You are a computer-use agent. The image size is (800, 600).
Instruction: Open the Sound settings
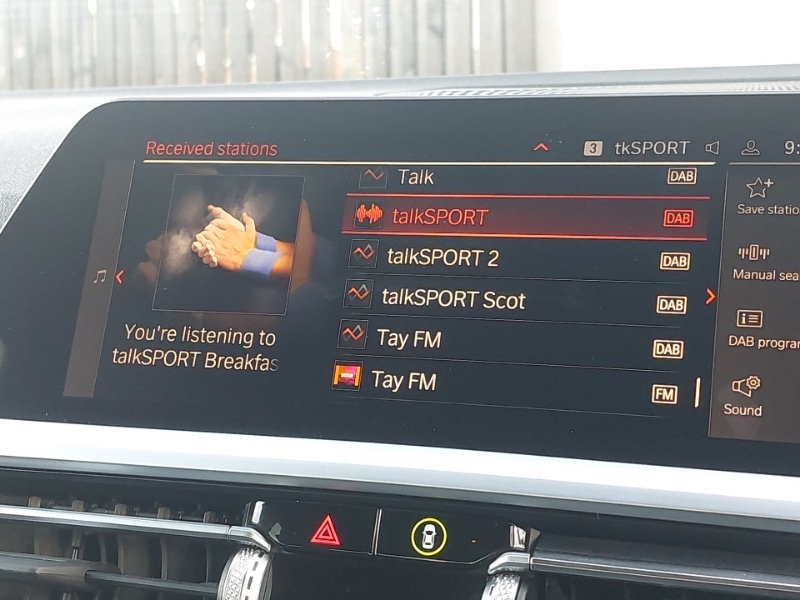[745, 395]
